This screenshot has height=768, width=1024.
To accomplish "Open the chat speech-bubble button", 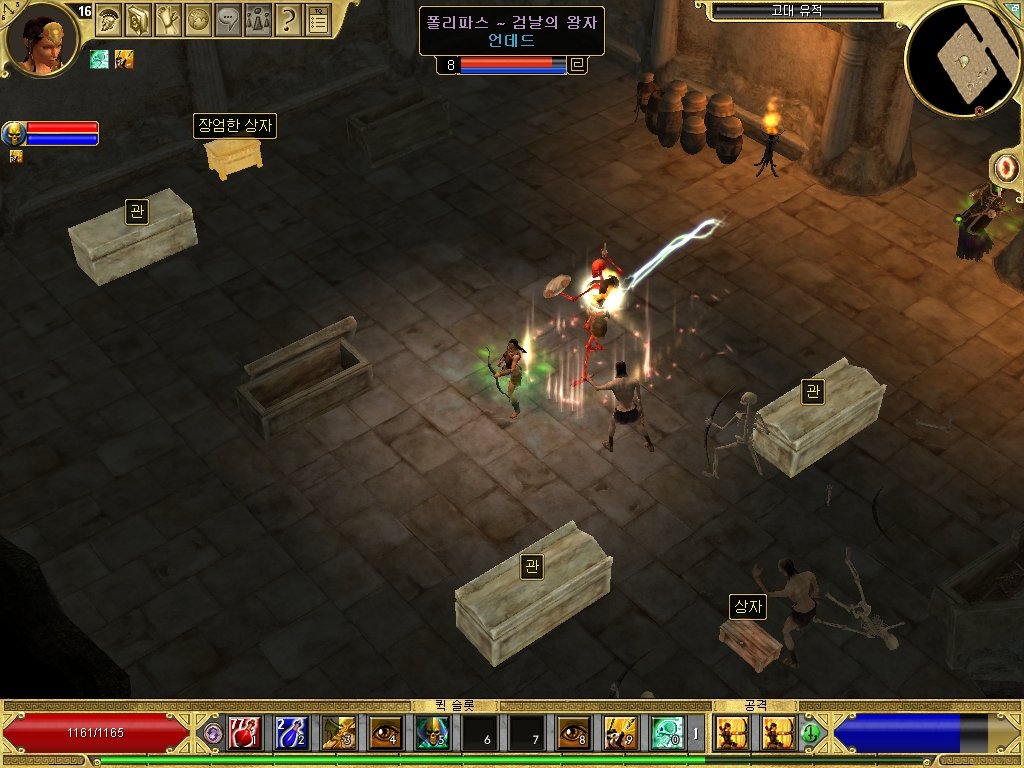I will click(228, 19).
